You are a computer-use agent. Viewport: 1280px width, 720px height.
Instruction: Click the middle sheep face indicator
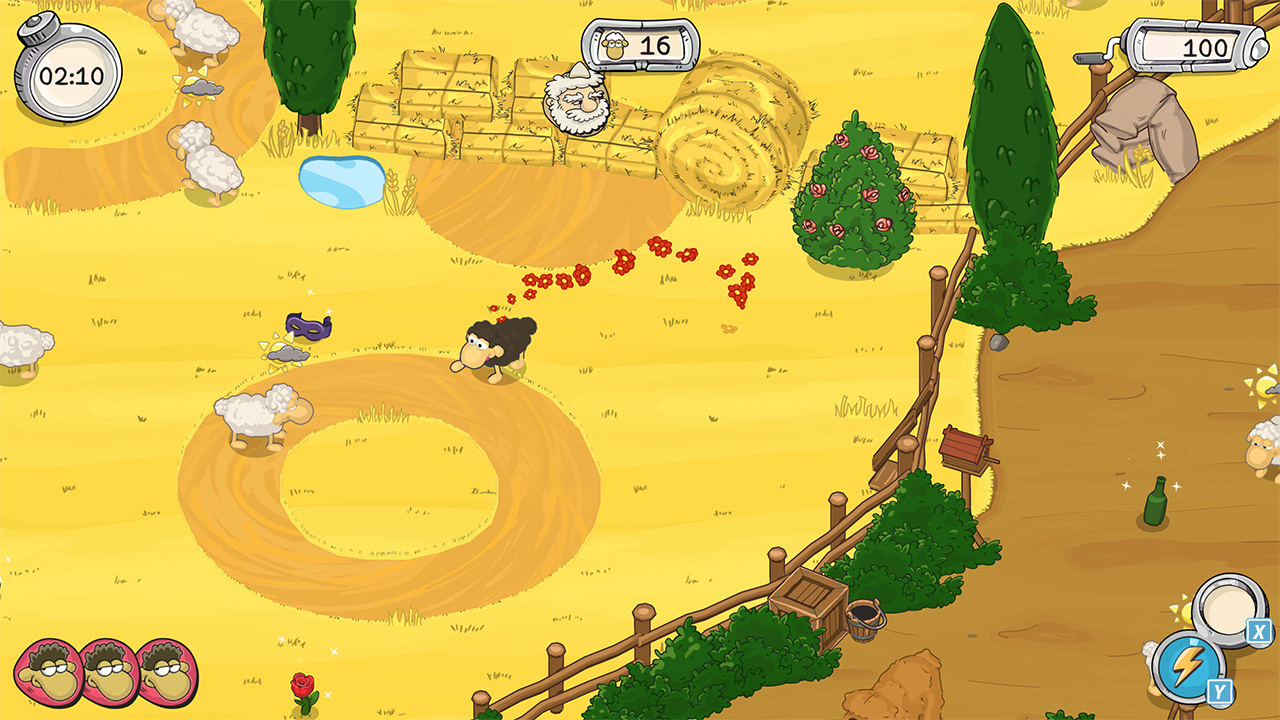pos(99,668)
